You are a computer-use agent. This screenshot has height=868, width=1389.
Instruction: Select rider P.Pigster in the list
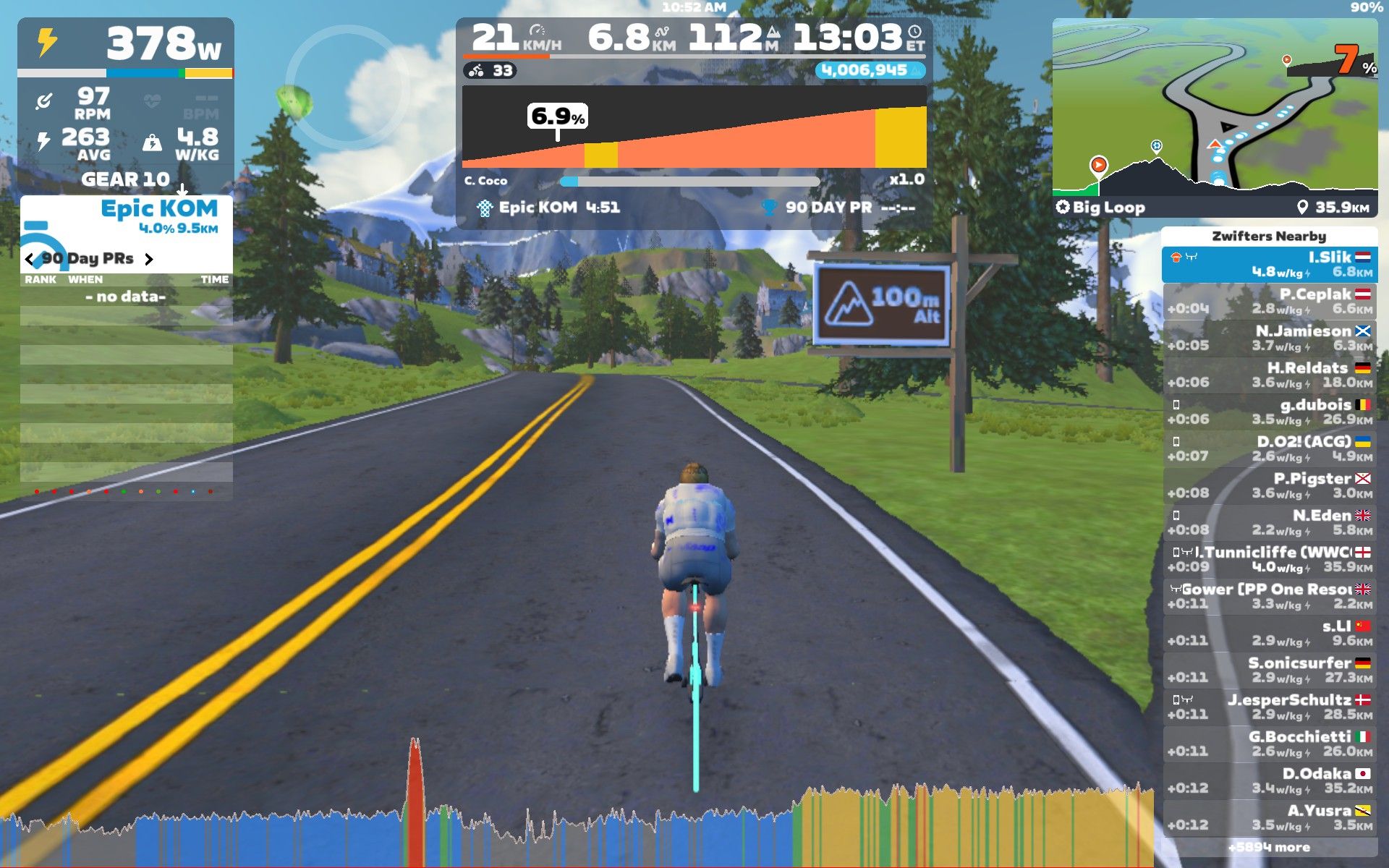coord(1270,486)
